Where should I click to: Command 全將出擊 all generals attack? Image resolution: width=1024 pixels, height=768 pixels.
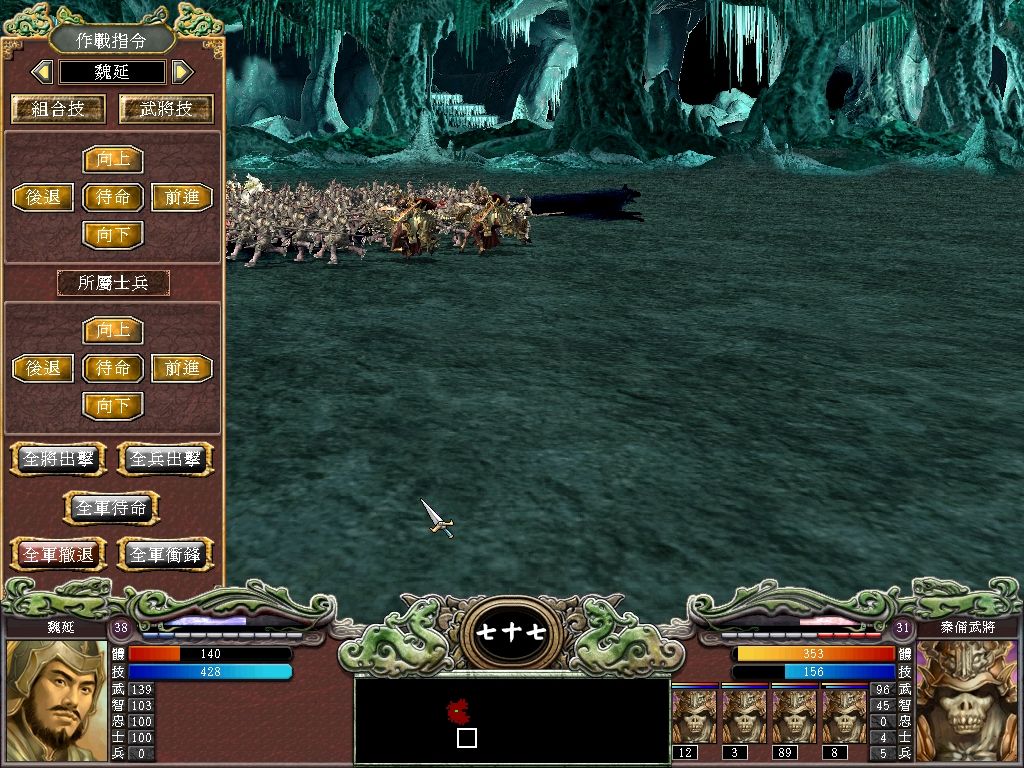point(58,459)
